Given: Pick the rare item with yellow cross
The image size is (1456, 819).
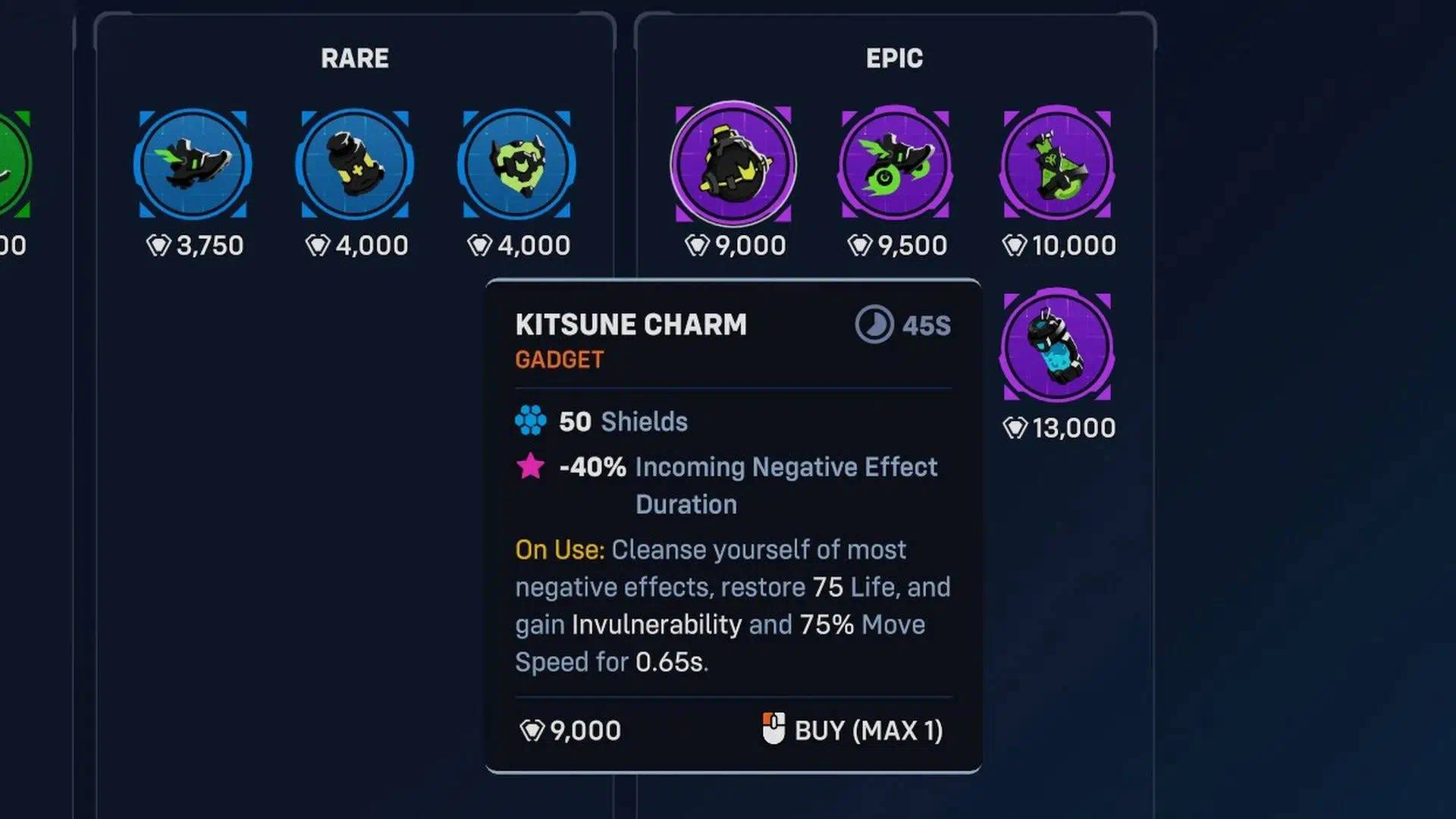Looking at the screenshot, I should (x=354, y=165).
